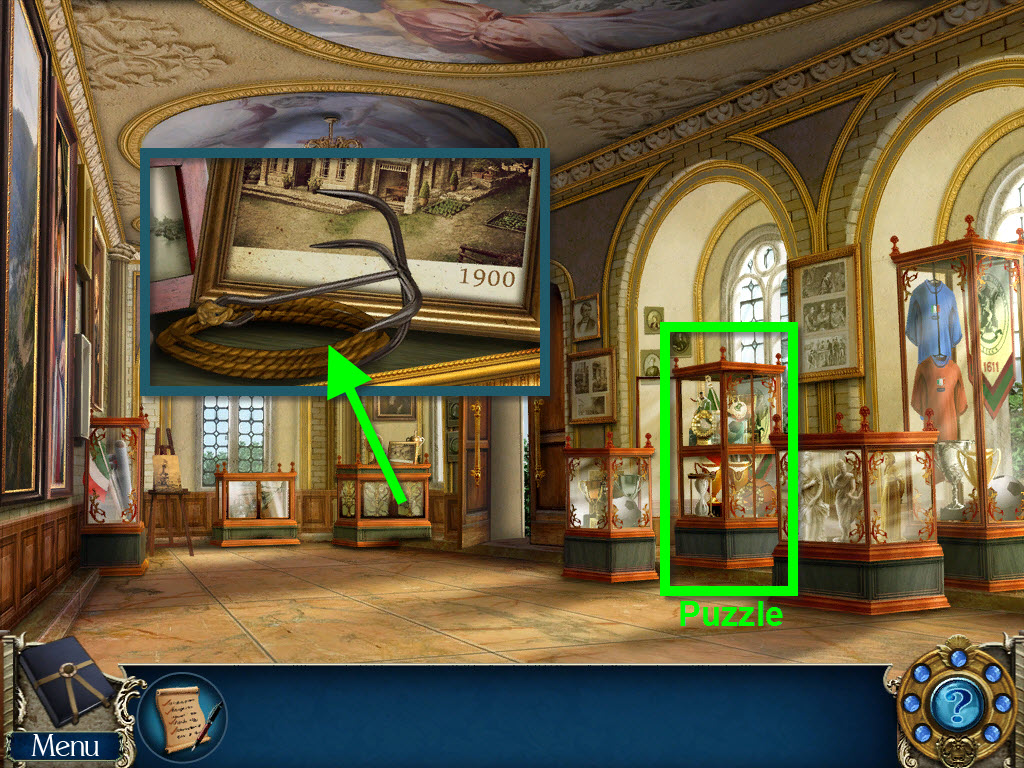
Task: Open the blue journal book
Action: [x=66, y=684]
